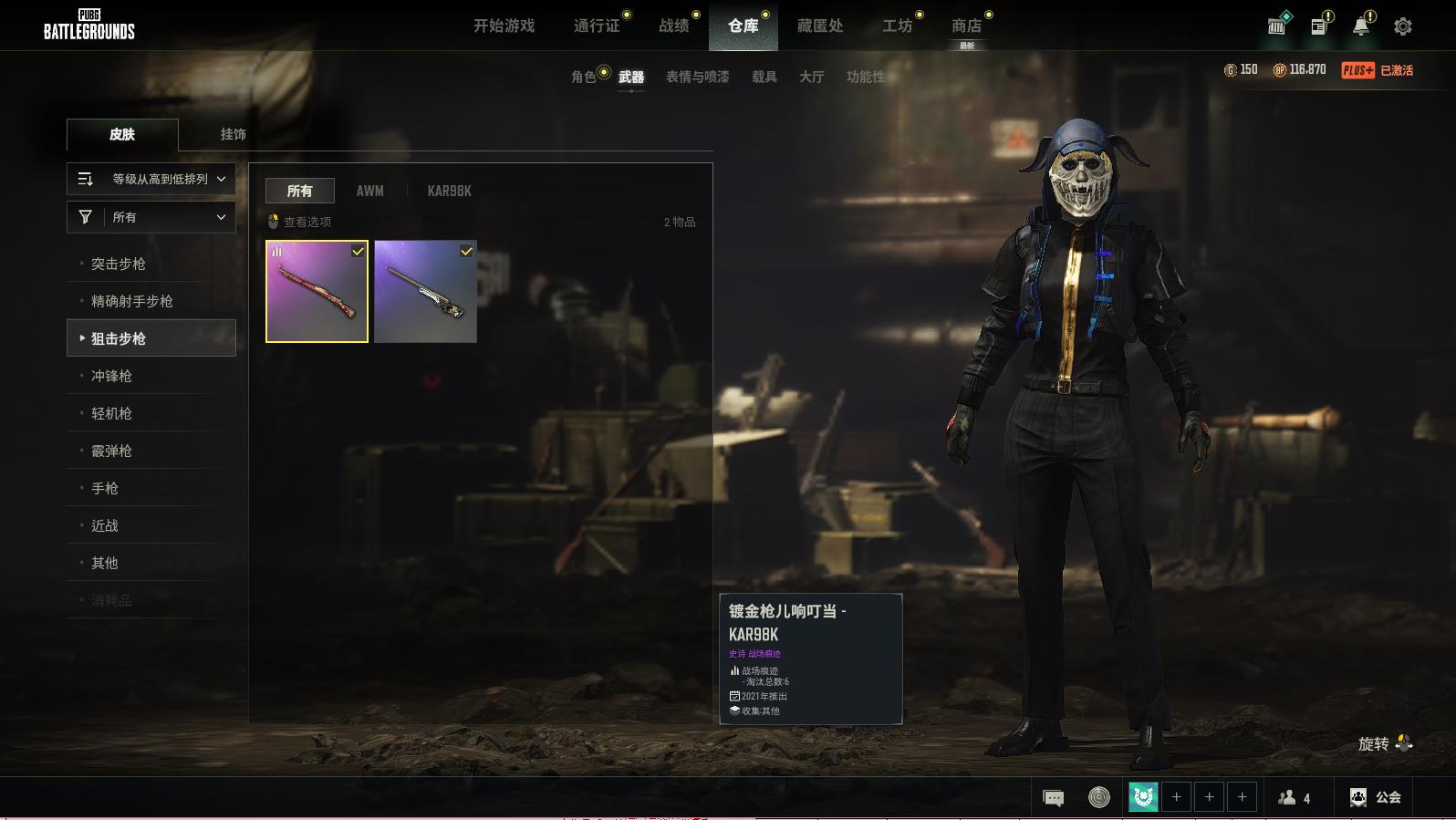
Task: Show the 霰弹枪 shotgun category
Action: 111,451
